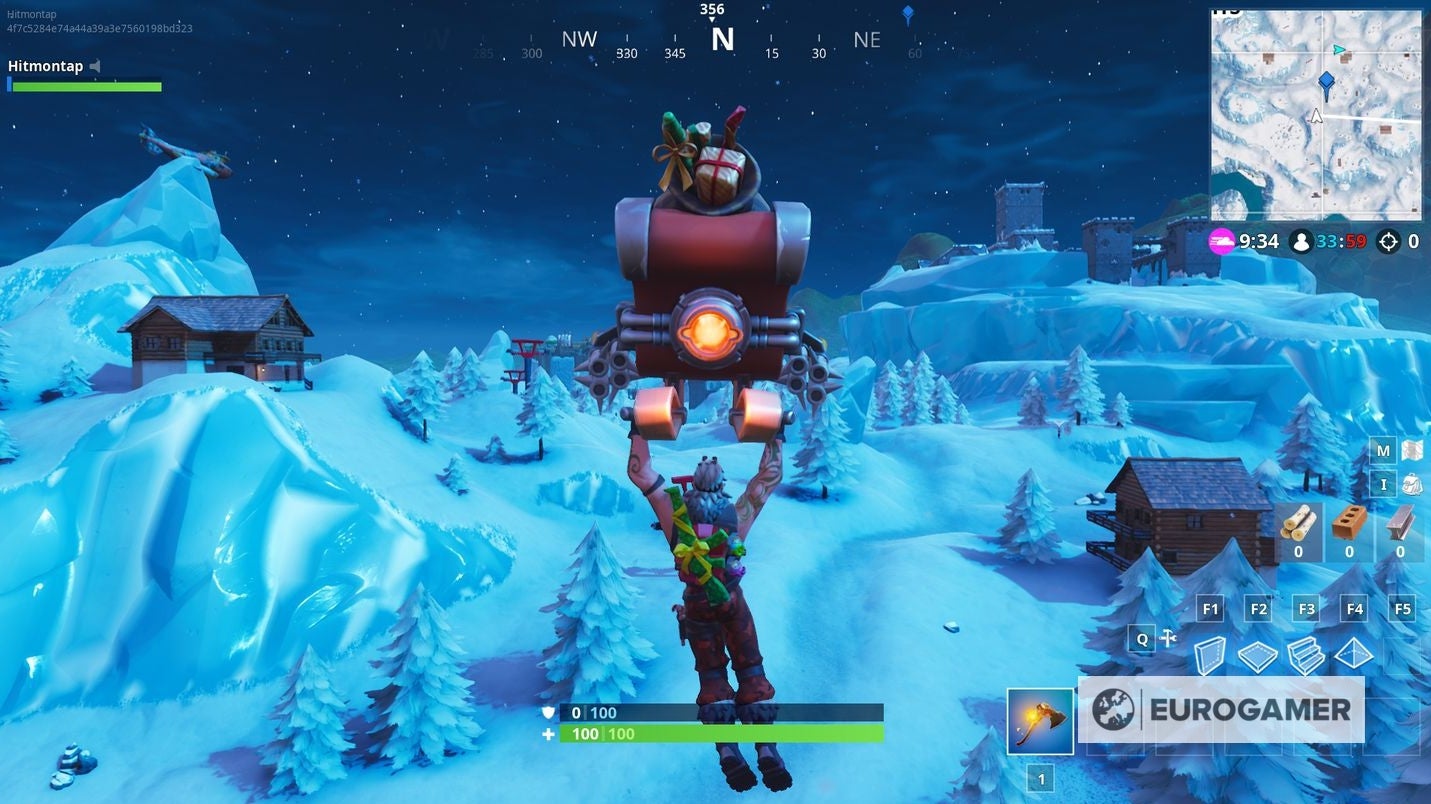The width and height of the screenshot is (1431, 804).
Task: Click the eliminations crosshair icon
Action: (1387, 241)
